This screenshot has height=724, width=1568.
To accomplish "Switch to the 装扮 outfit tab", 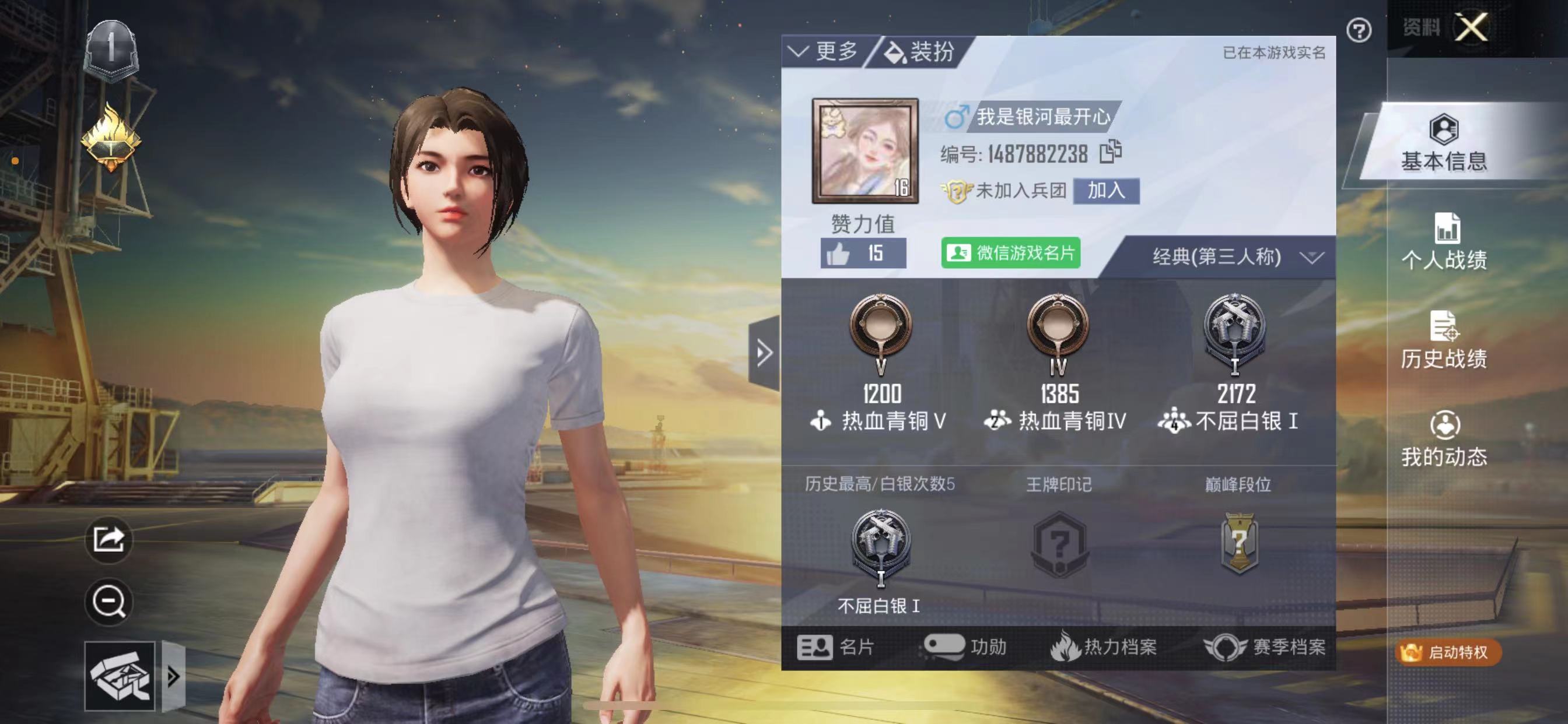I will point(921,52).
